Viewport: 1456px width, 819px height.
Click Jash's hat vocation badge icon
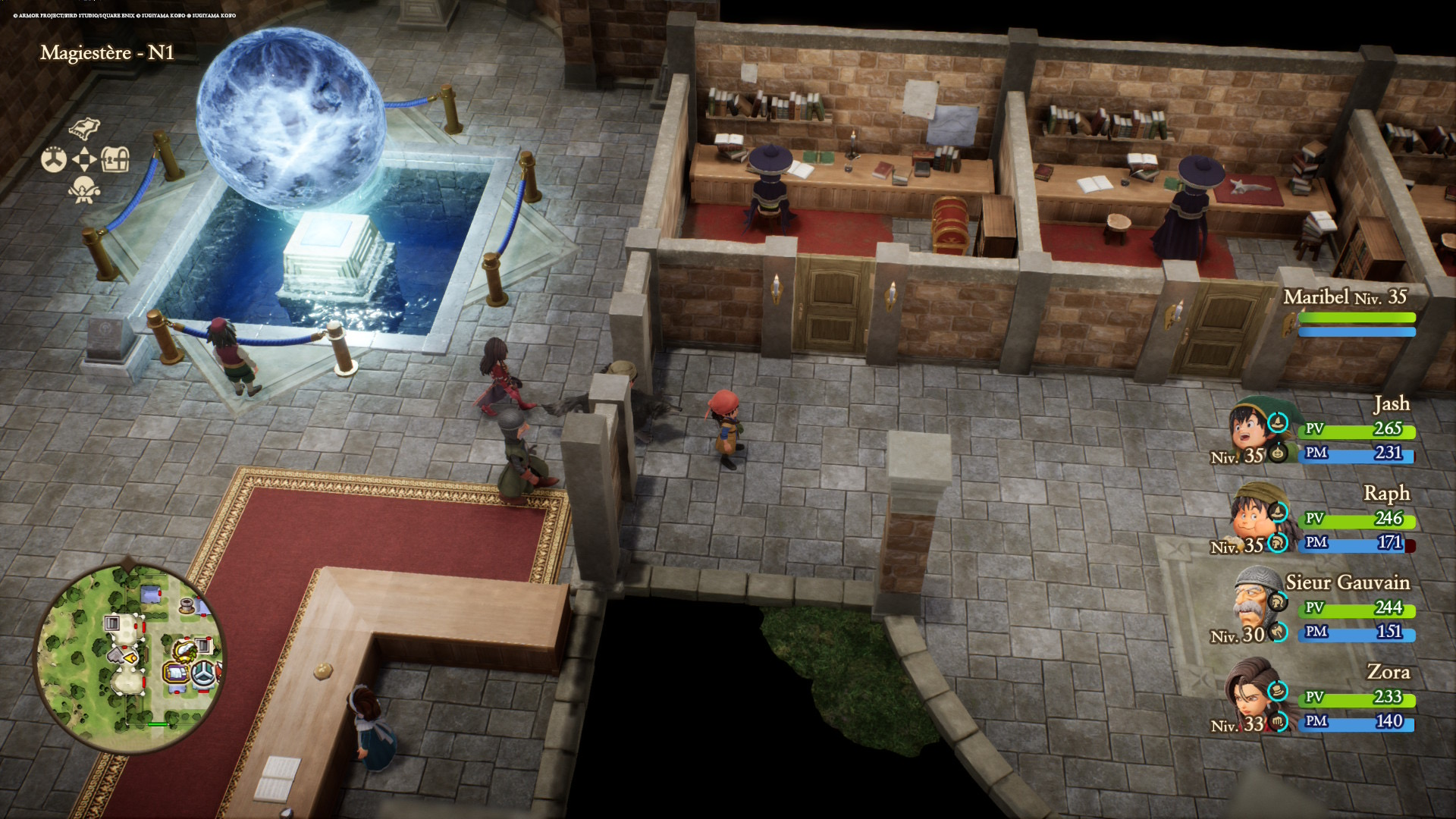tap(1278, 423)
